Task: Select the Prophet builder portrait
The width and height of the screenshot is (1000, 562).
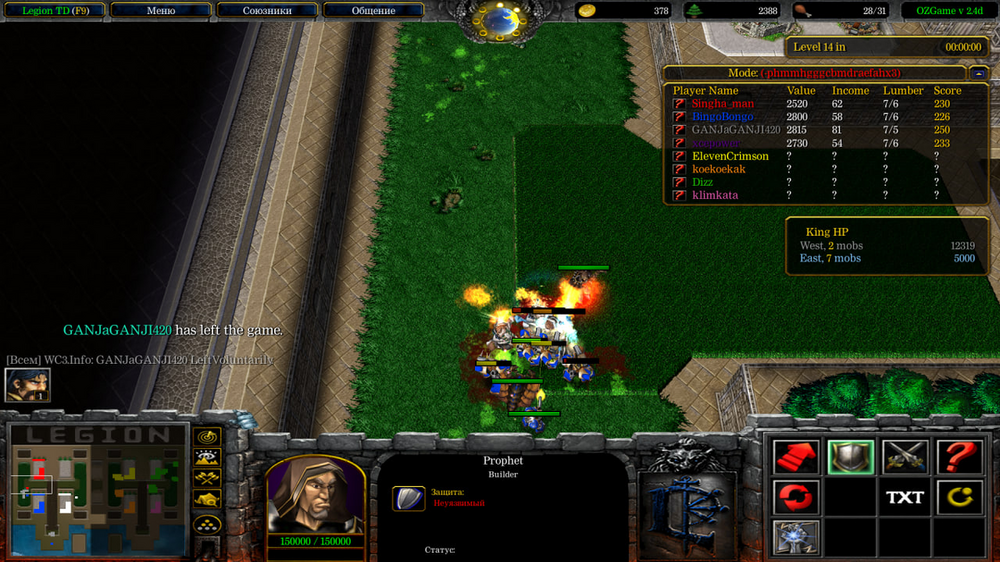Action: 314,495
